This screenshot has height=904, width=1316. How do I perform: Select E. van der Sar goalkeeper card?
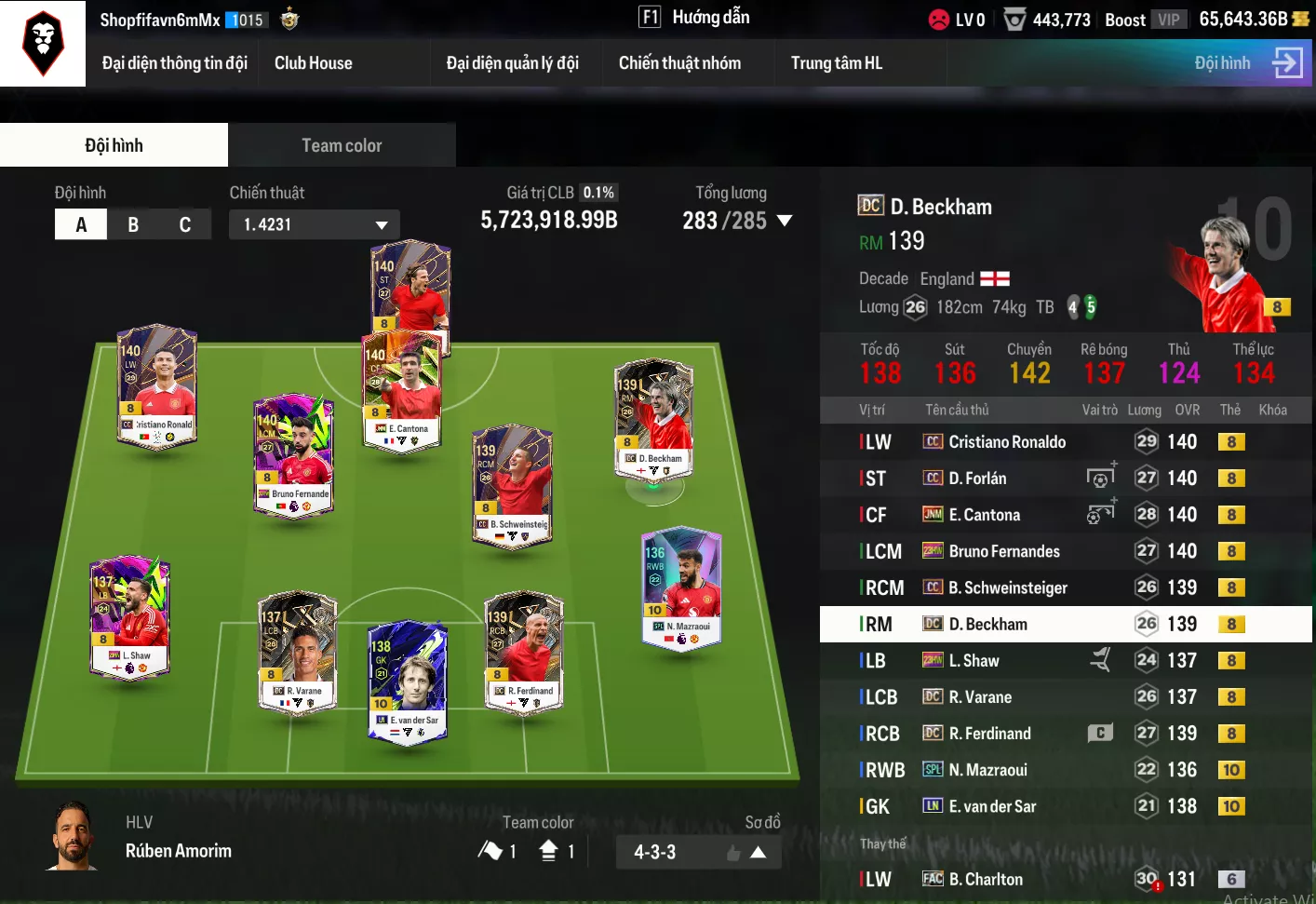(x=408, y=681)
